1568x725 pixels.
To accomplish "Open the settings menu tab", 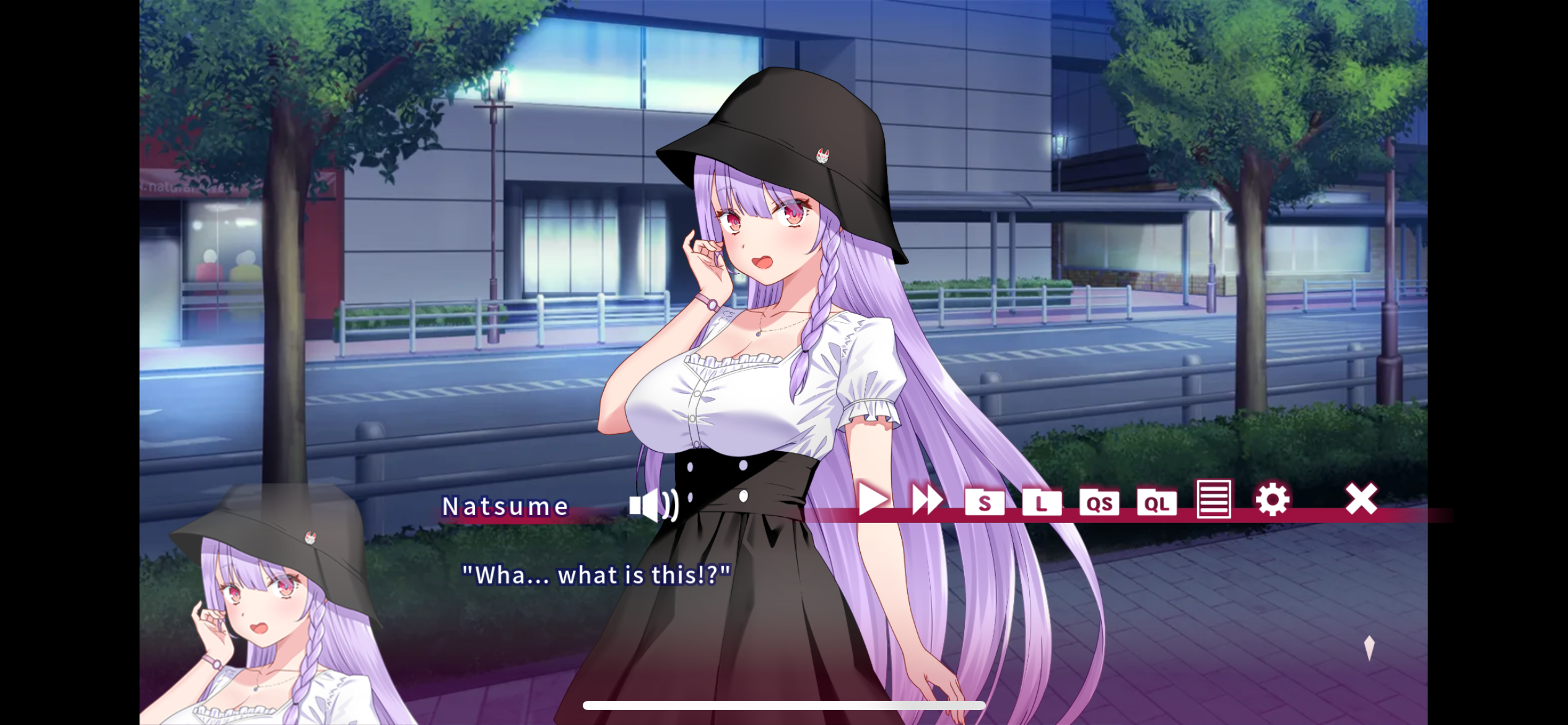I will click(x=1271, y=501).
